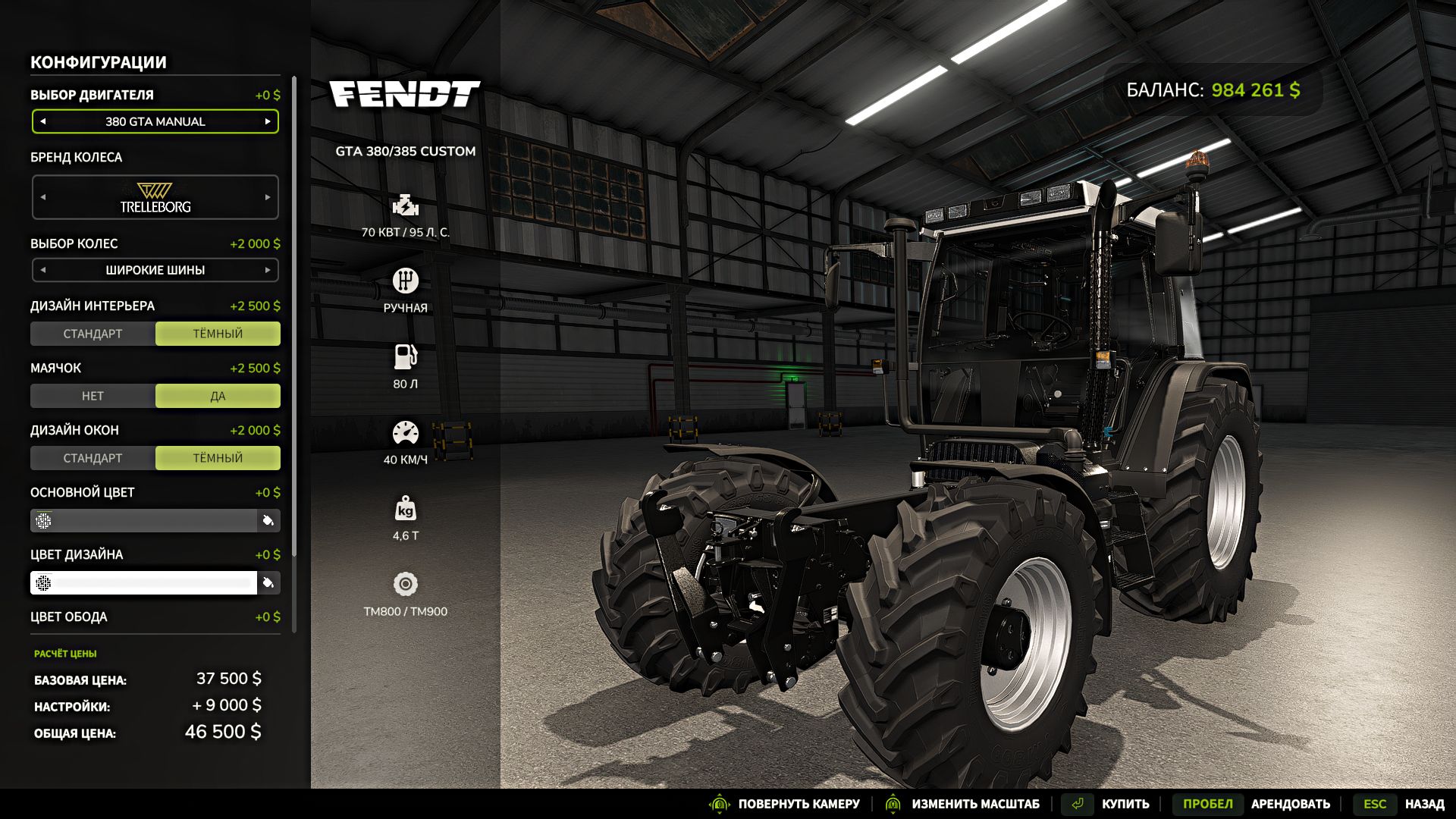This screenshot has height=819, width=1456.
Task: Turn beacon off with Нет
Action: pos(93,396)
